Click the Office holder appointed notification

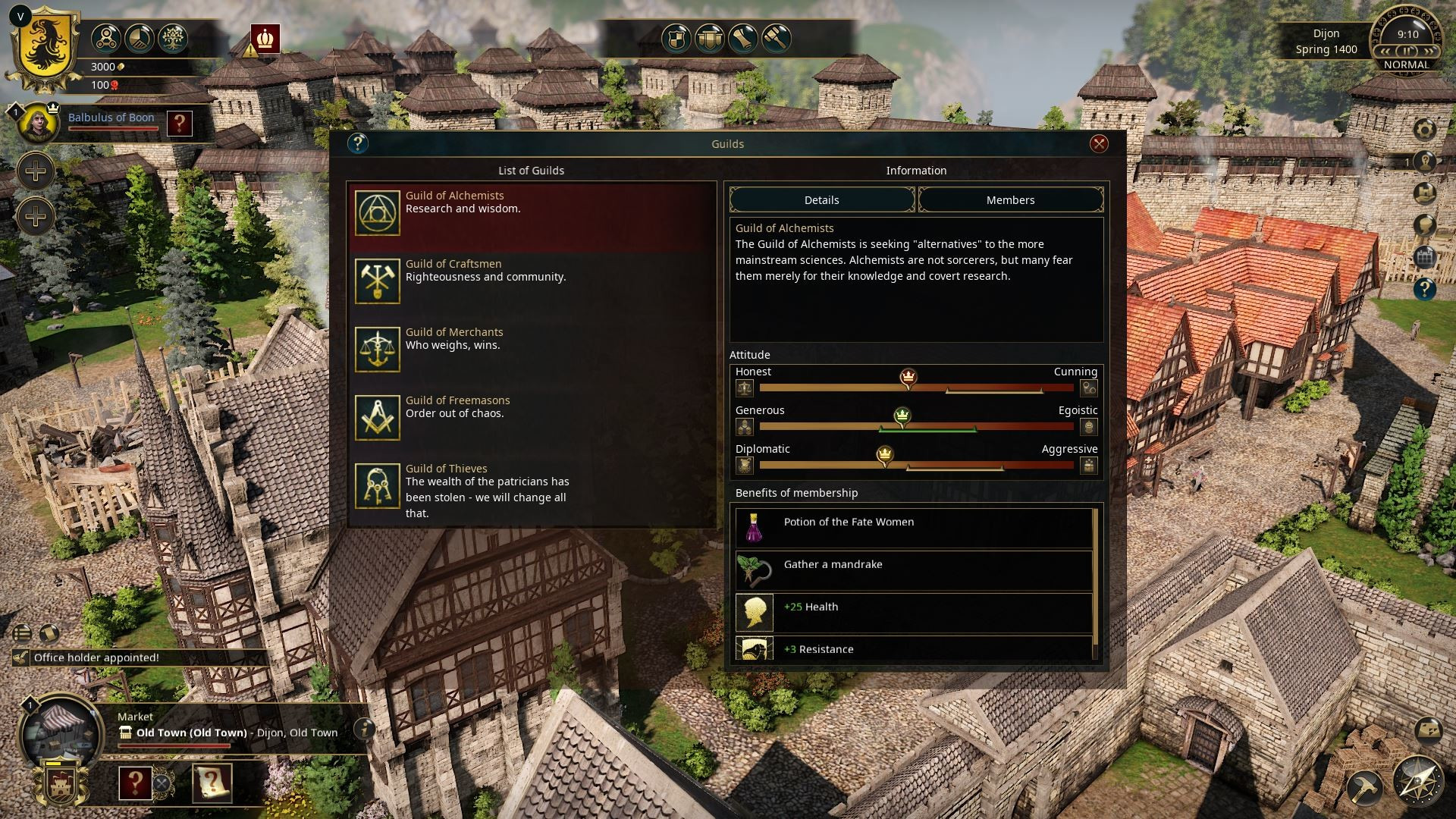pos(96,657)
